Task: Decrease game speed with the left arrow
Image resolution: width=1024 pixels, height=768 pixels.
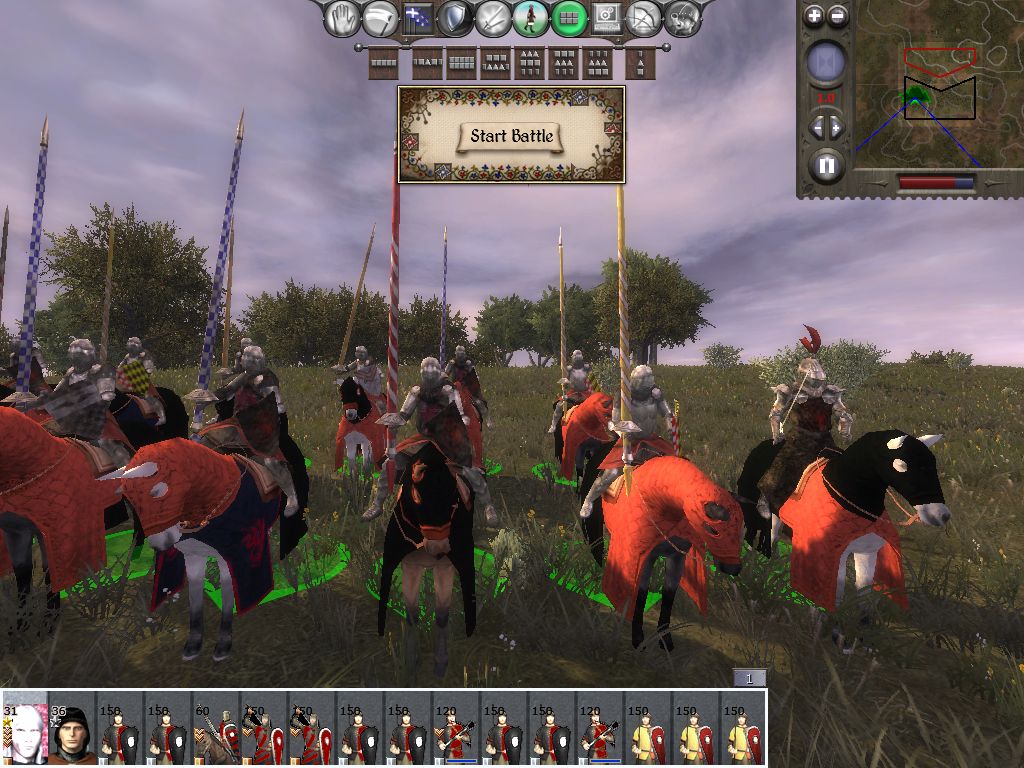Action: [815, 127]
